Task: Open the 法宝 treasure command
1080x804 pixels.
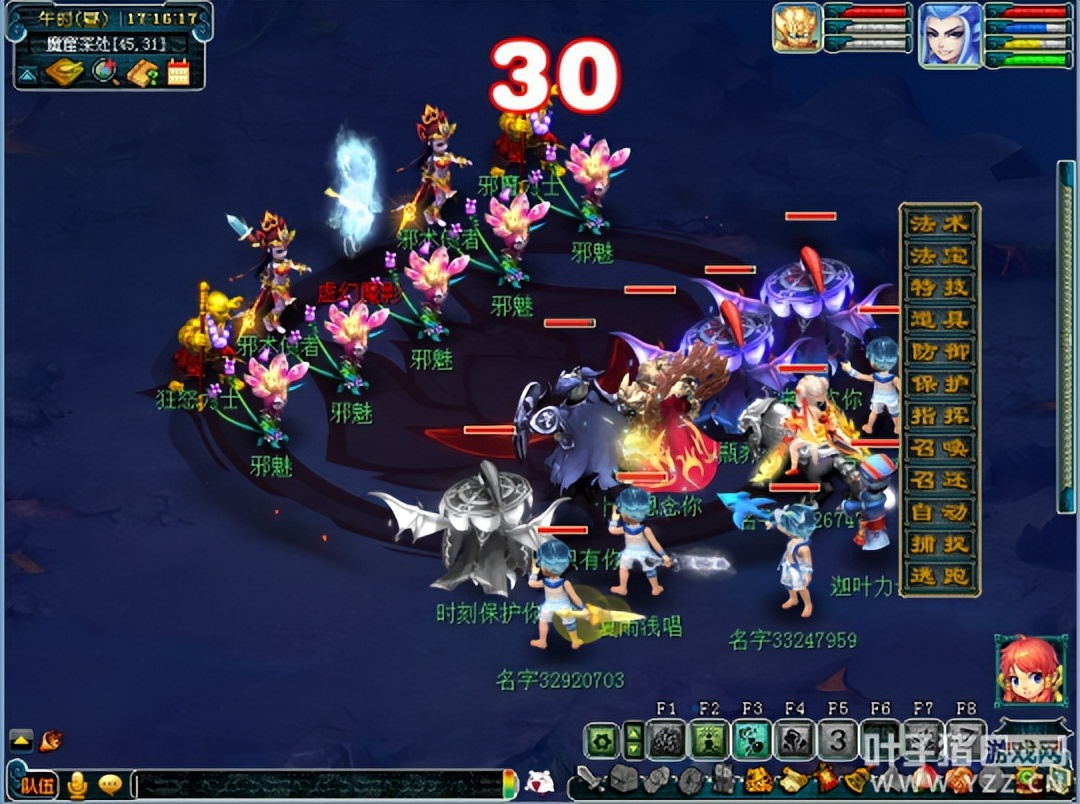Action: pos(939,256)
